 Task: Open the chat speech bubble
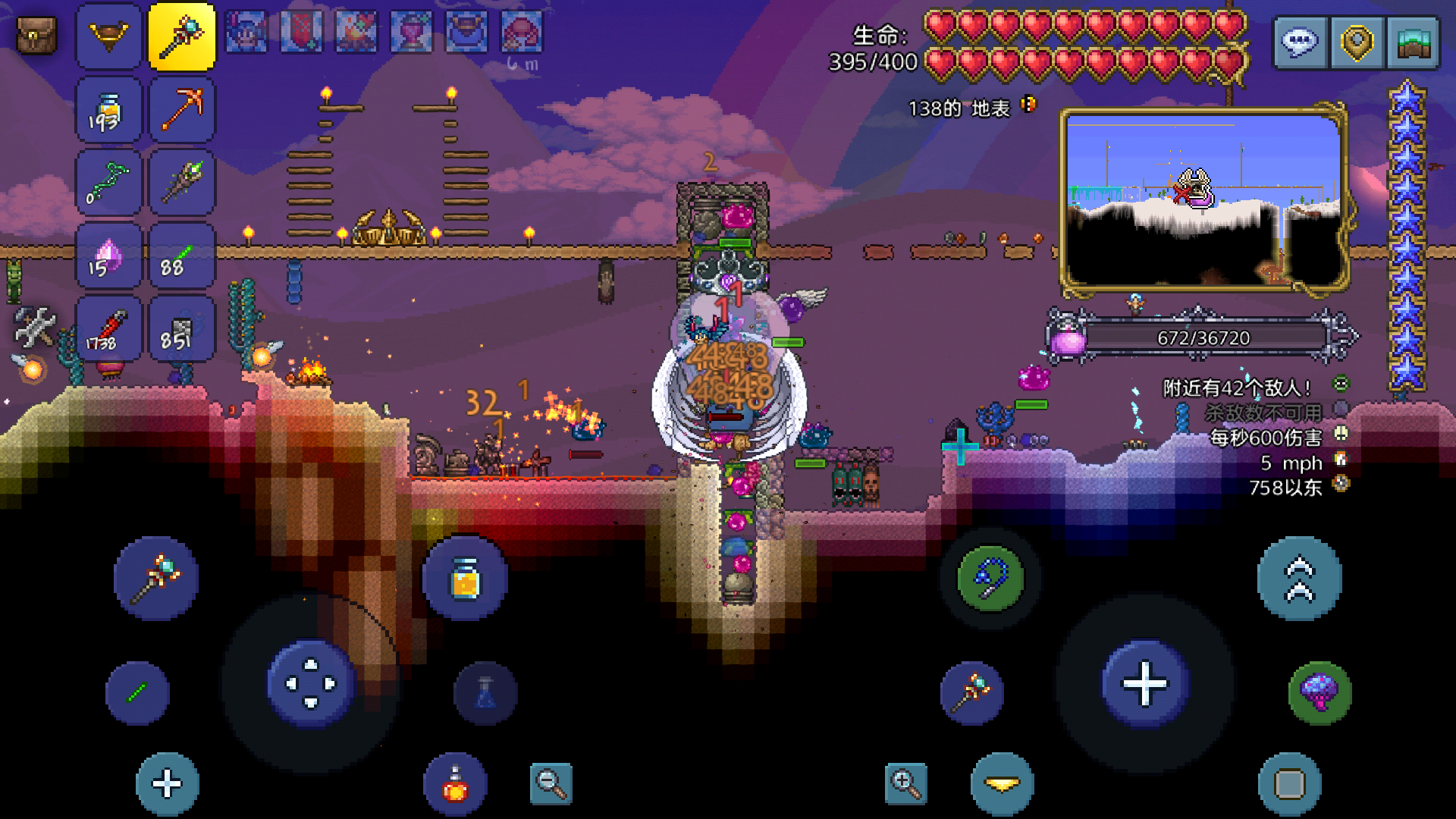pos(1300,43)
